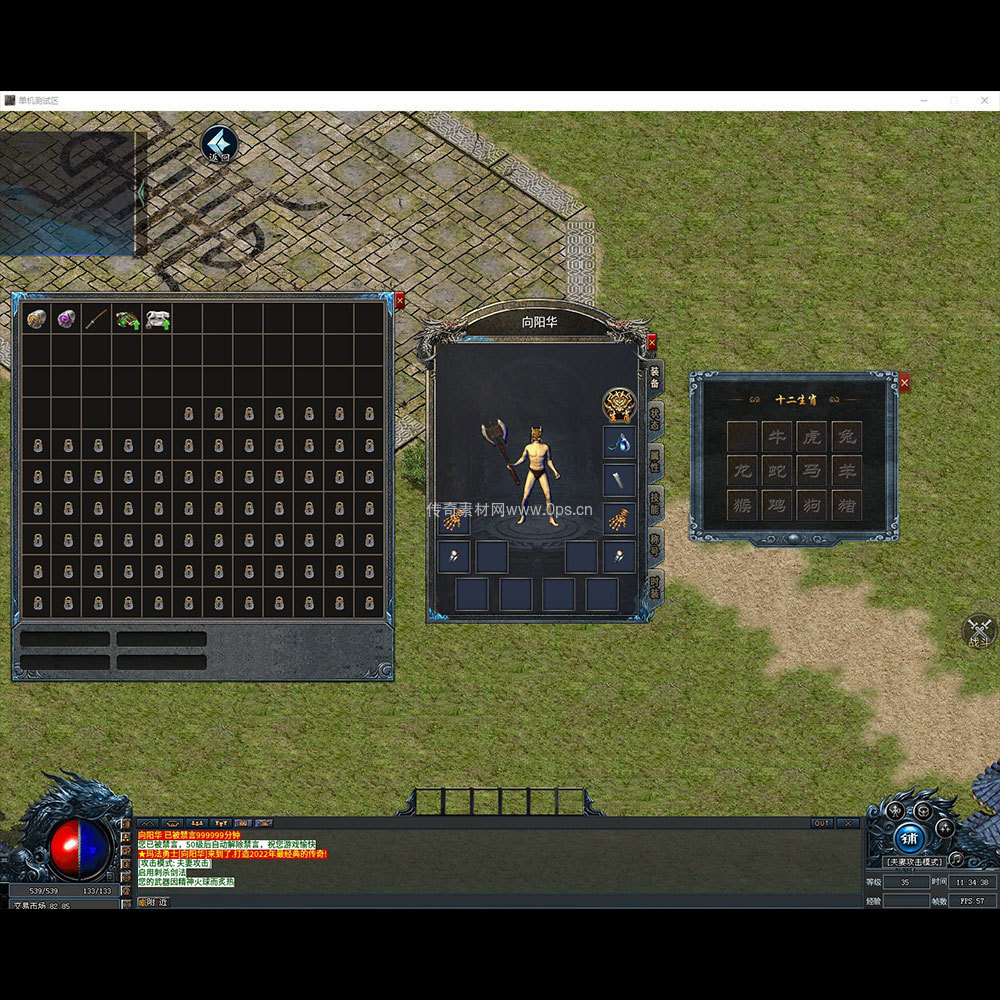The width and height of the screenshot is (1000, 1000).
Task: Switch to the 状态 status tab
Action: [x=655, y=417]
